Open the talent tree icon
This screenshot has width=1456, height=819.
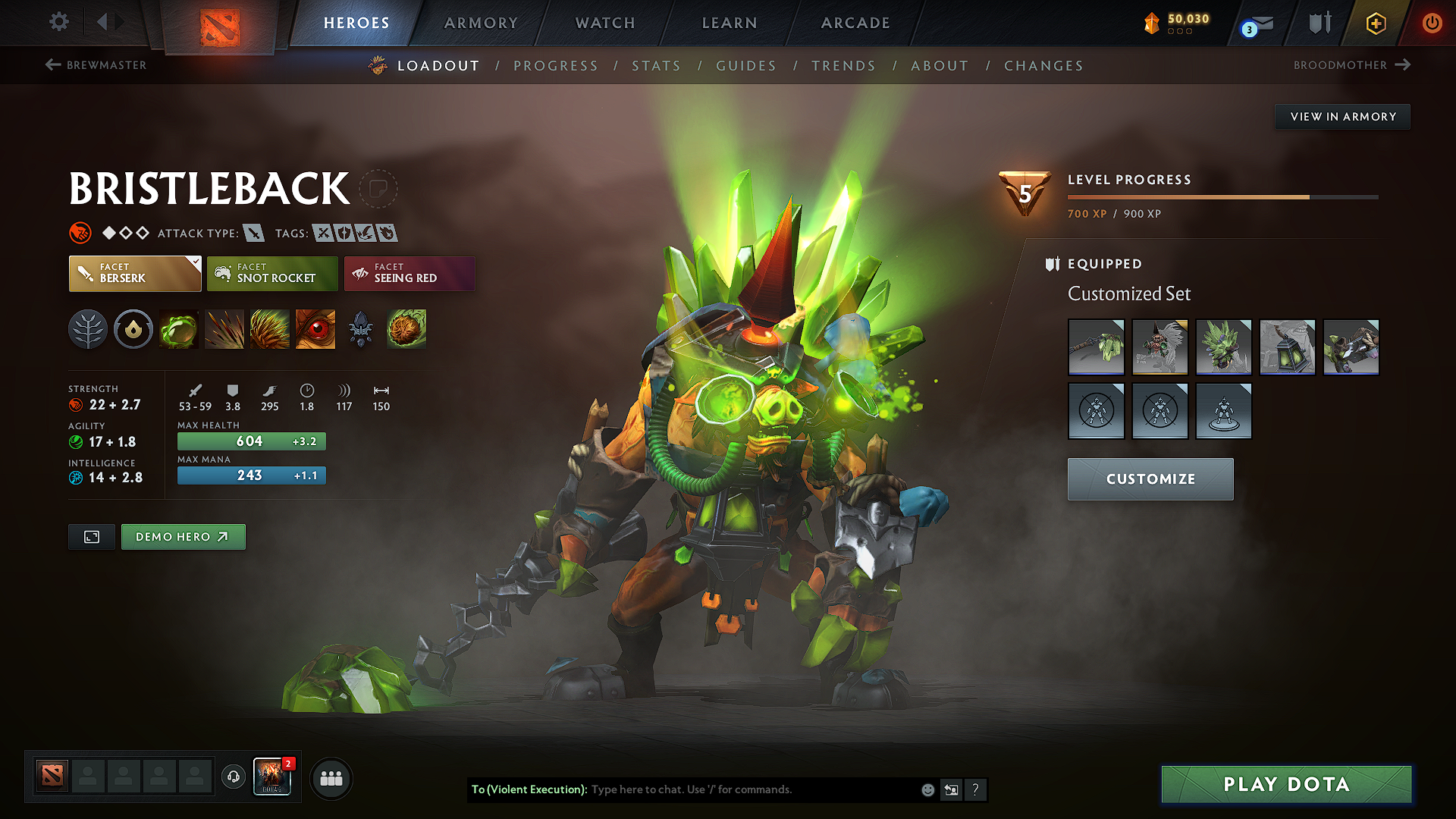pyautogui.click(x=88, y=329)
